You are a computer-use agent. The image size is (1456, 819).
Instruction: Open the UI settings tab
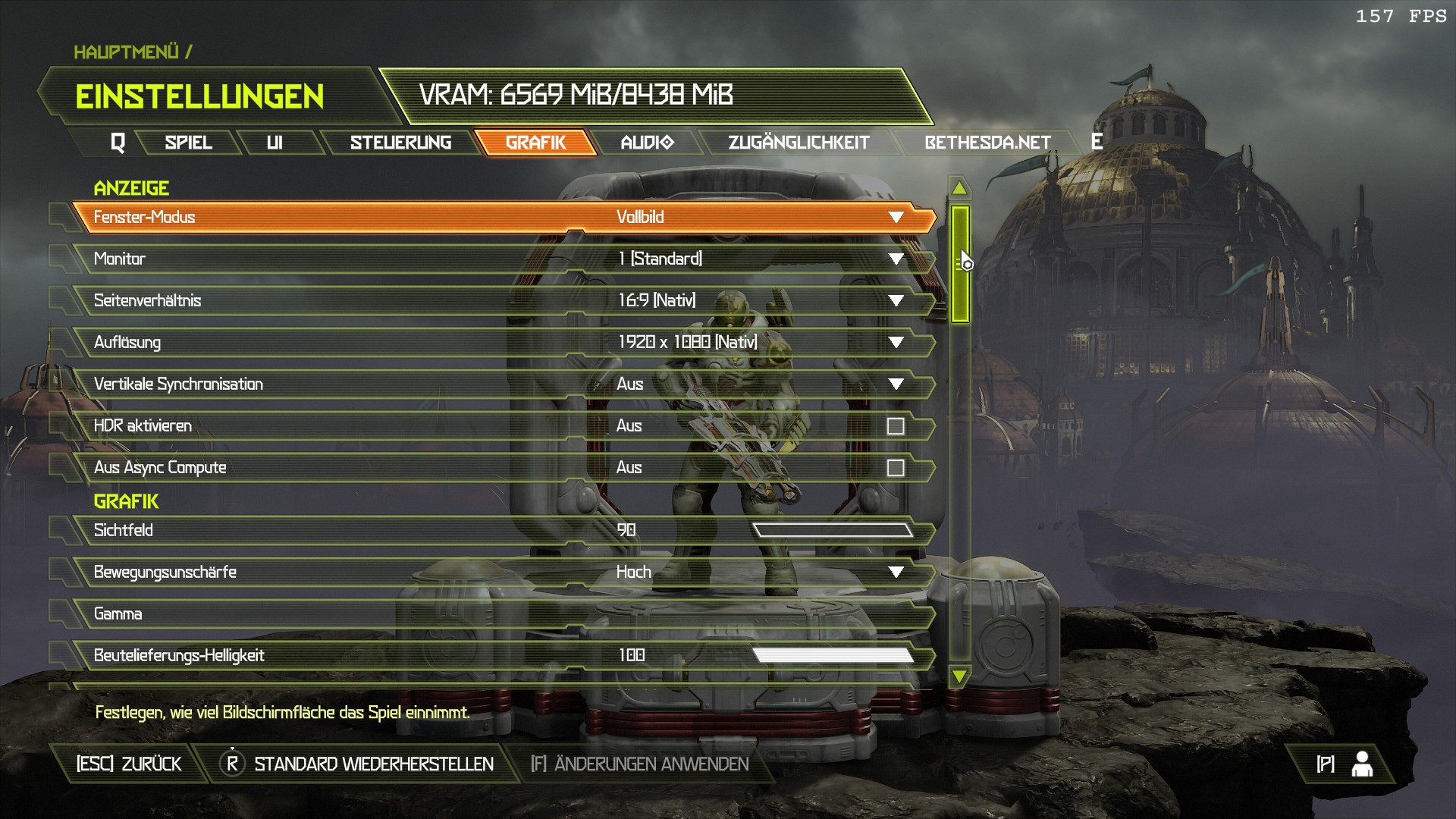coord(275,143)
